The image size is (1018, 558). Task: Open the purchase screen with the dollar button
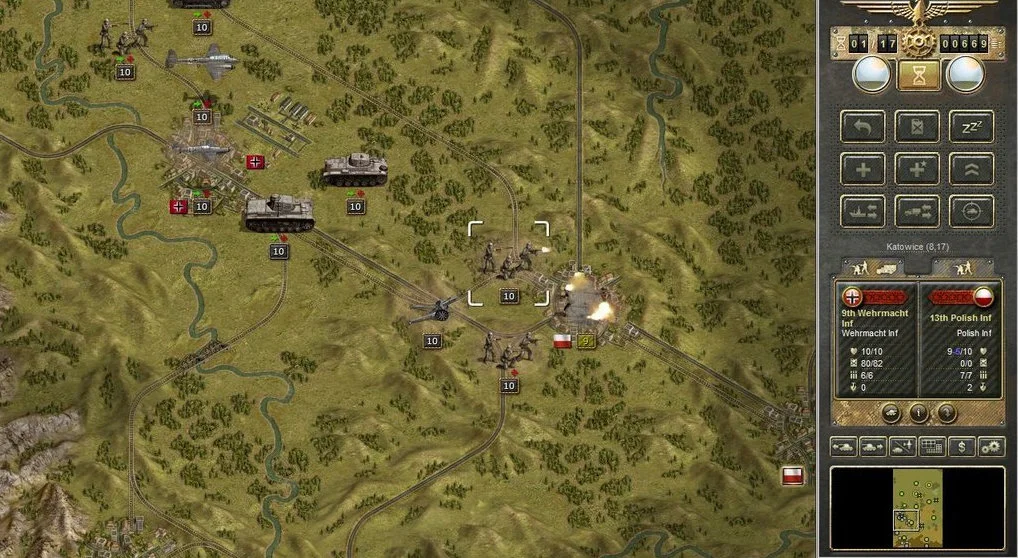point(961,446)
